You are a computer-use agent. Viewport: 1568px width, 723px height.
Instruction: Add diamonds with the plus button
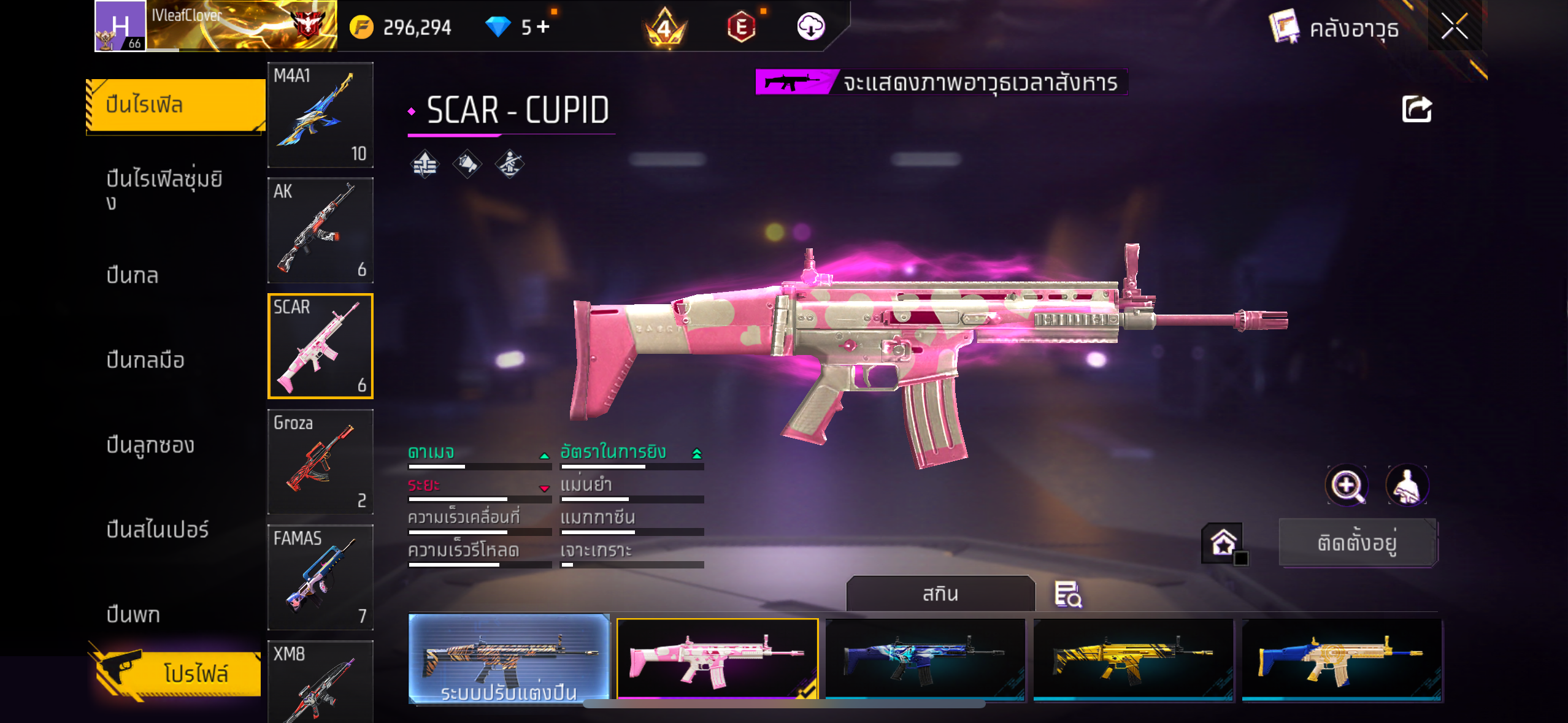pyautogui.click(x=543, y=26)
